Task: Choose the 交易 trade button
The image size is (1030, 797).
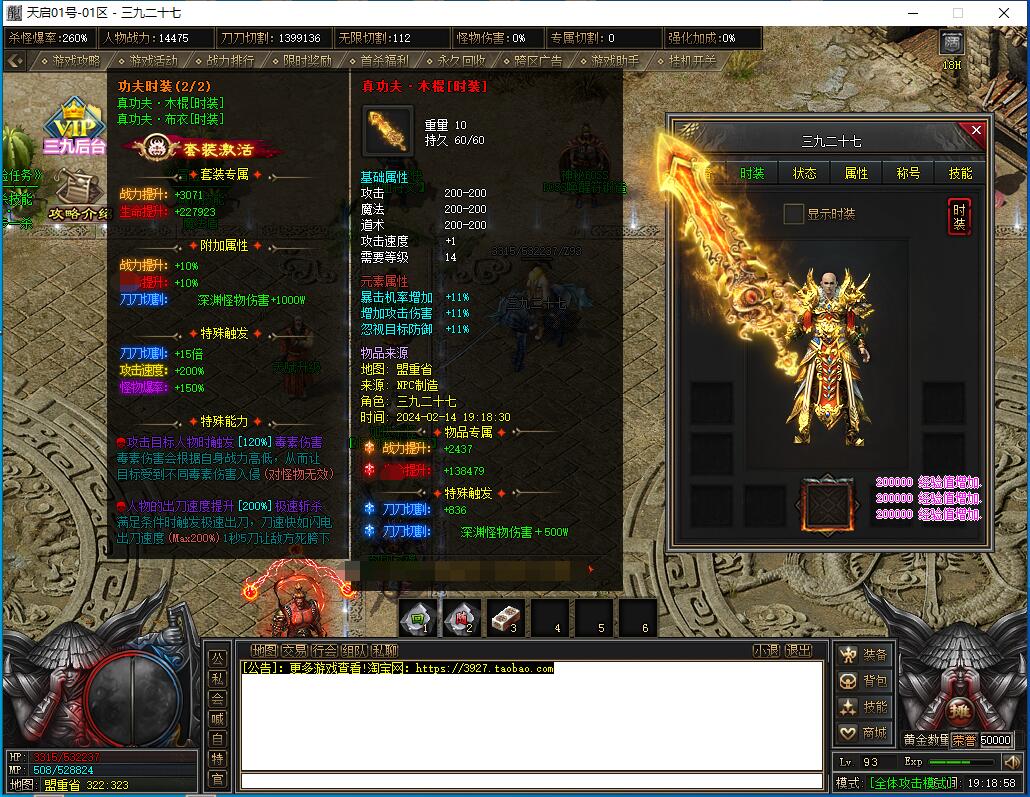Action: [x=294, y=650]
